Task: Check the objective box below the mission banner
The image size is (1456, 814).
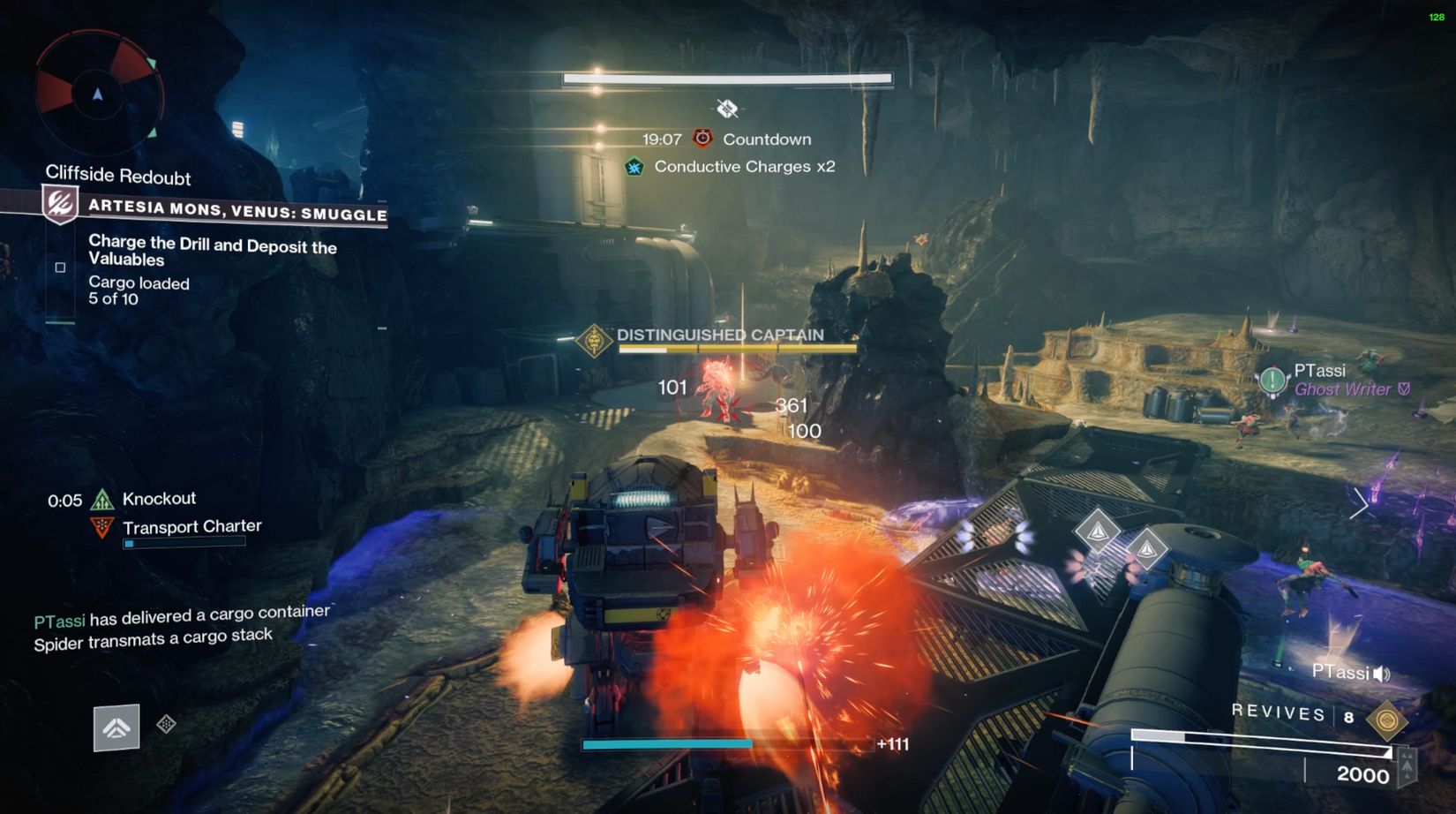Action: [x=59, y=266]
